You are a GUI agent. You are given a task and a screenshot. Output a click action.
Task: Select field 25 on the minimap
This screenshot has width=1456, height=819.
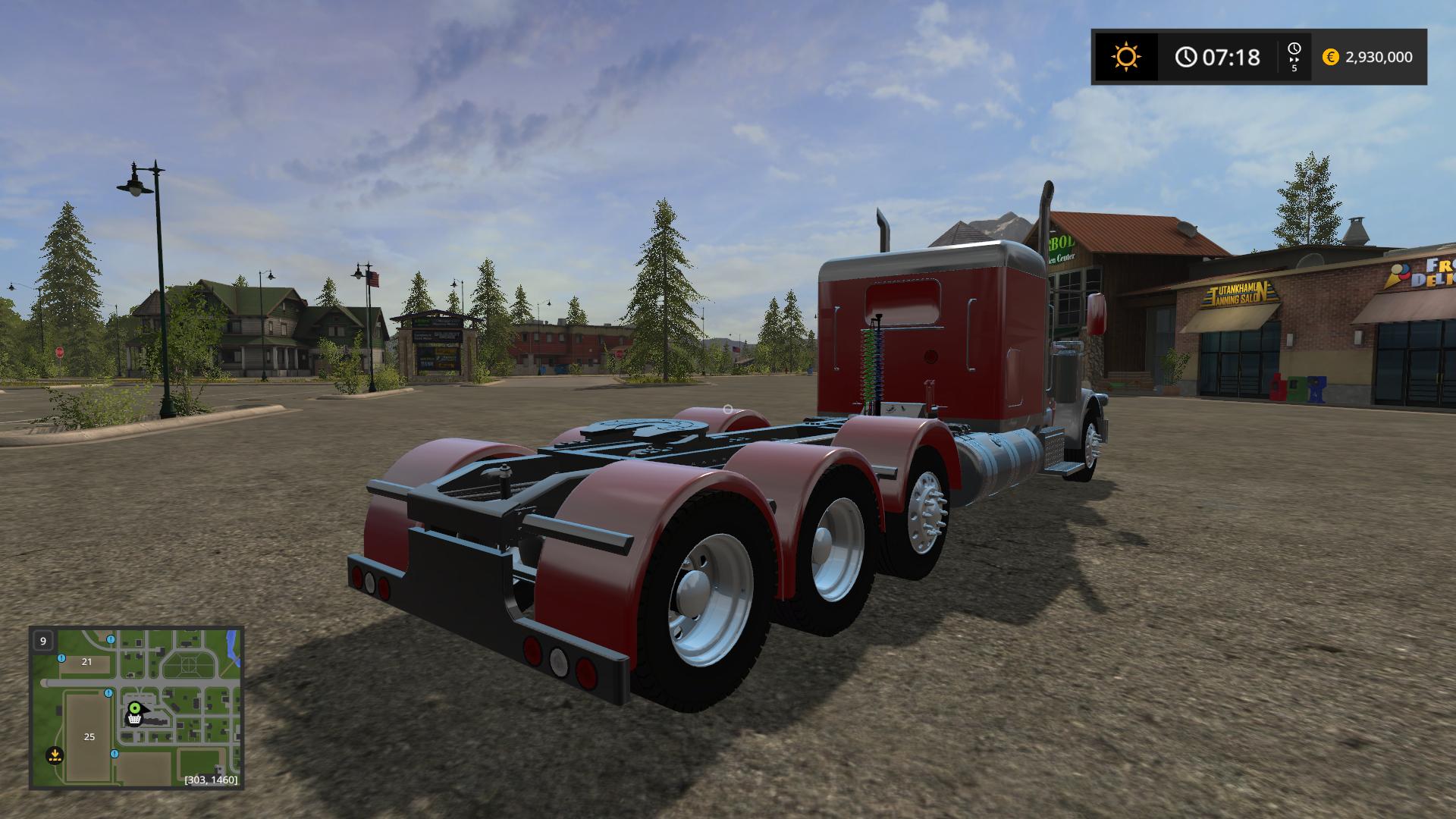pos(89,736)
